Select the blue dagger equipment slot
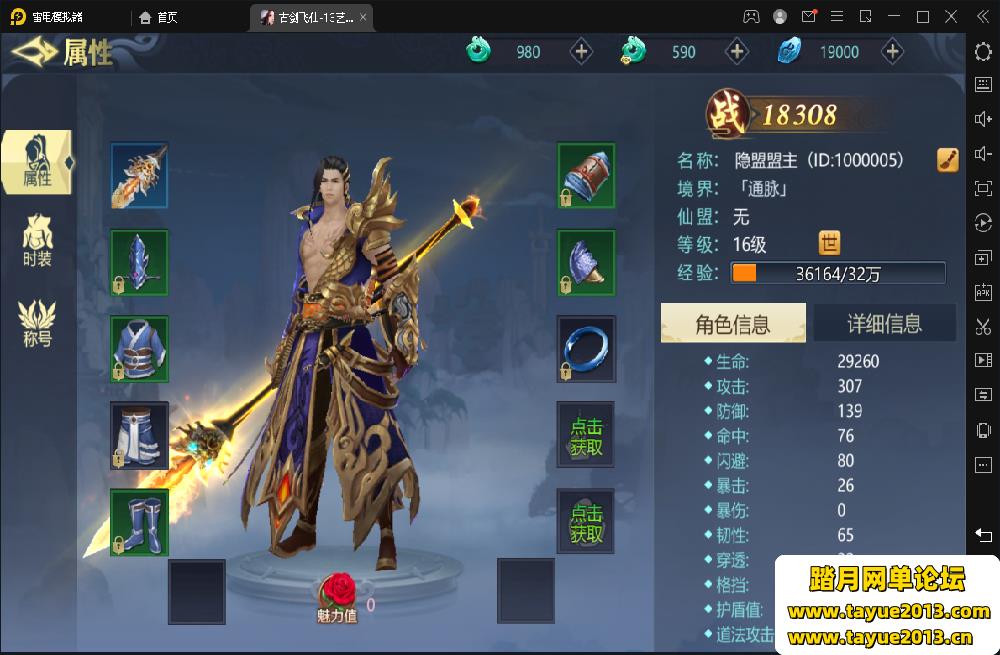The image size is (1000, 655). click(139, 263)
